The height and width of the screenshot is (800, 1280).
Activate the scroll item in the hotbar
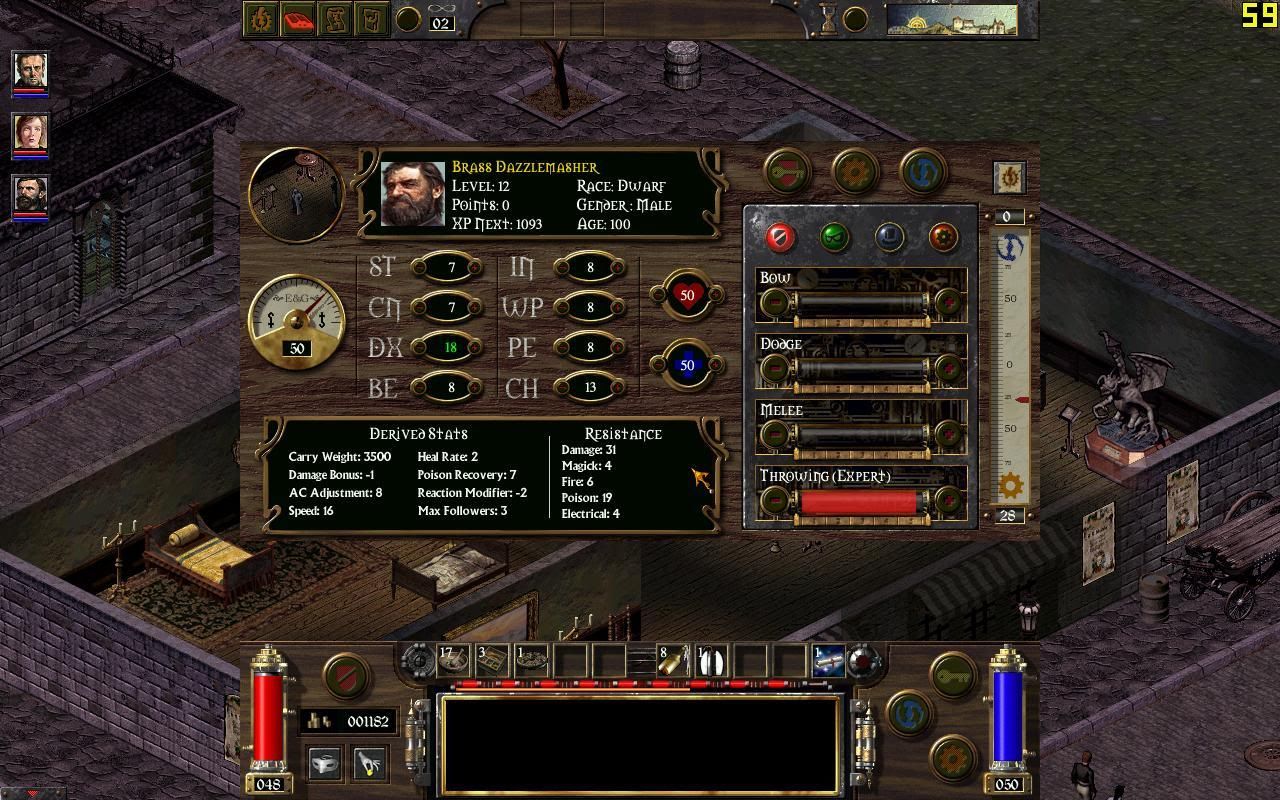[829, 660]
